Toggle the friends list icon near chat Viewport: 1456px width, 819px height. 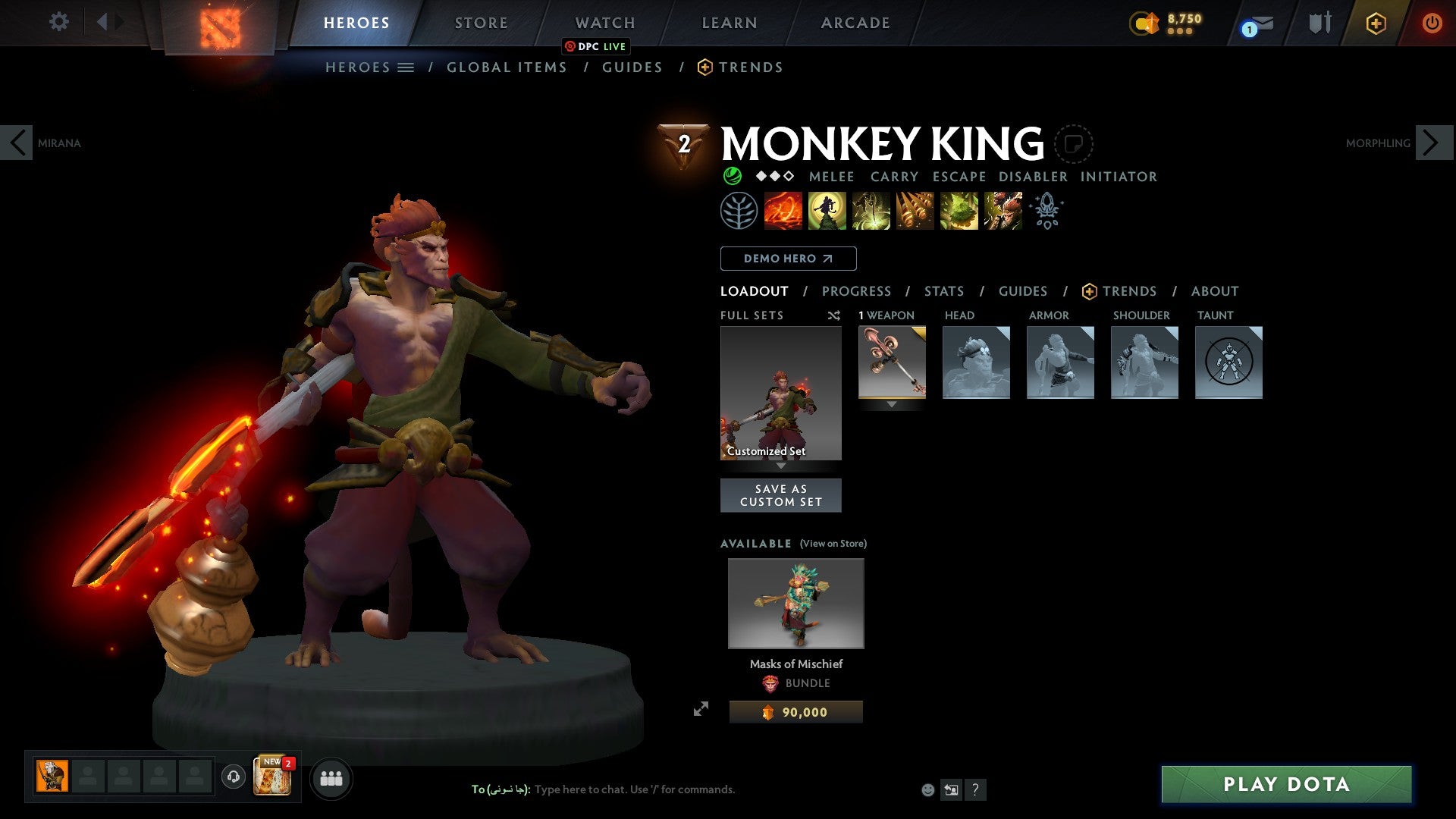click(x=331, y=777)
